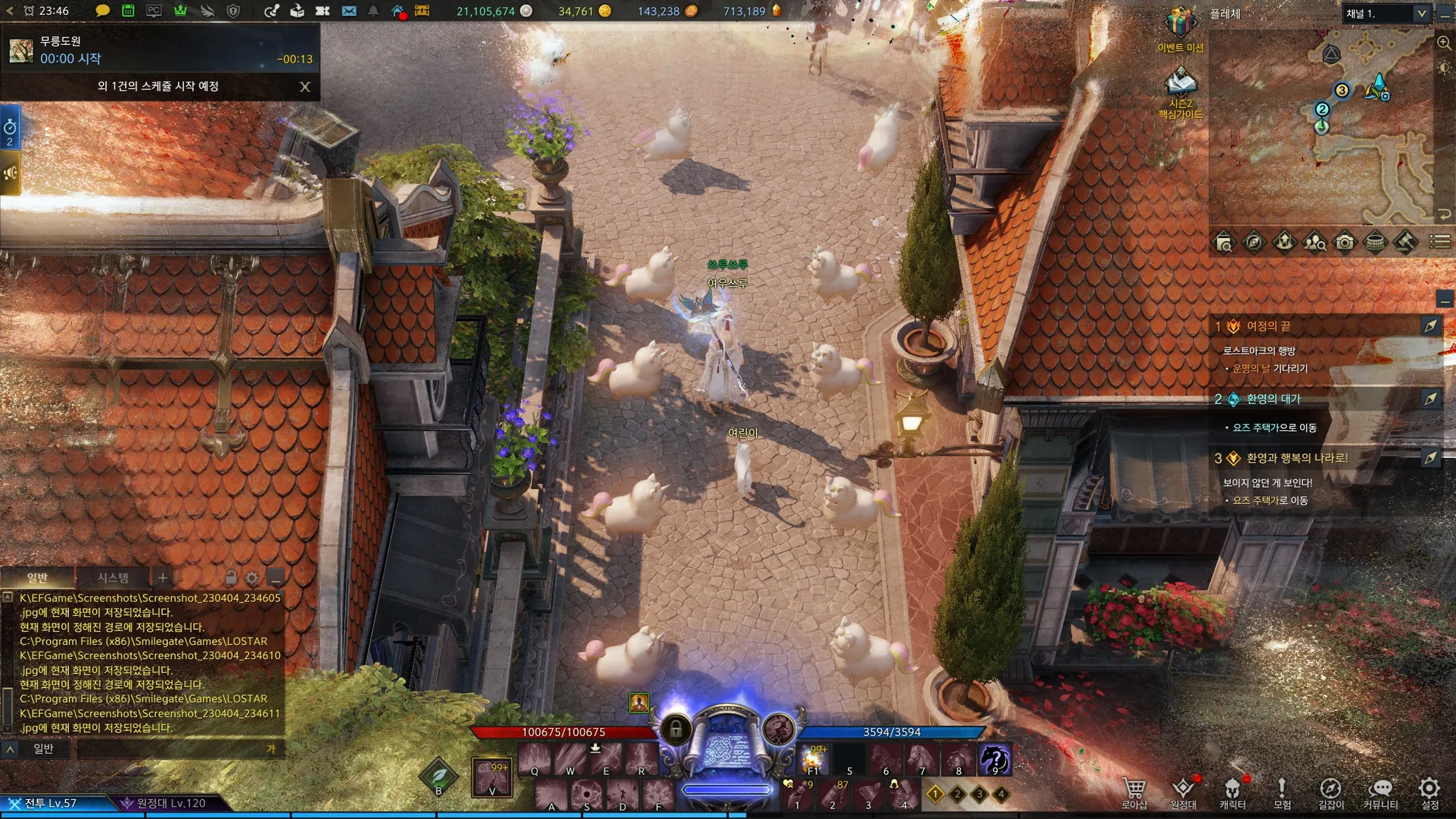1456x819 pixels.
Task: Open the mail envelope icon
Action: pos(349,11)
